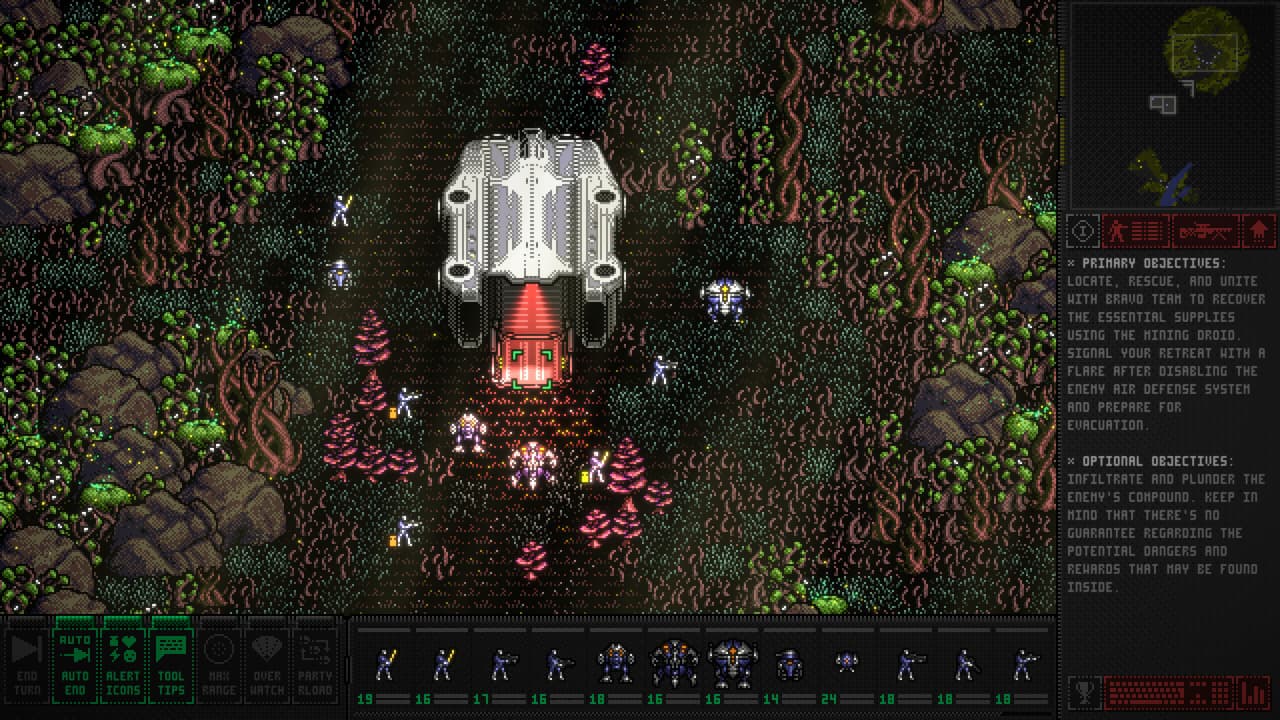Select the unit portrait showing 14
Viewport: 1280px width, 720px height.
point(790,665)
